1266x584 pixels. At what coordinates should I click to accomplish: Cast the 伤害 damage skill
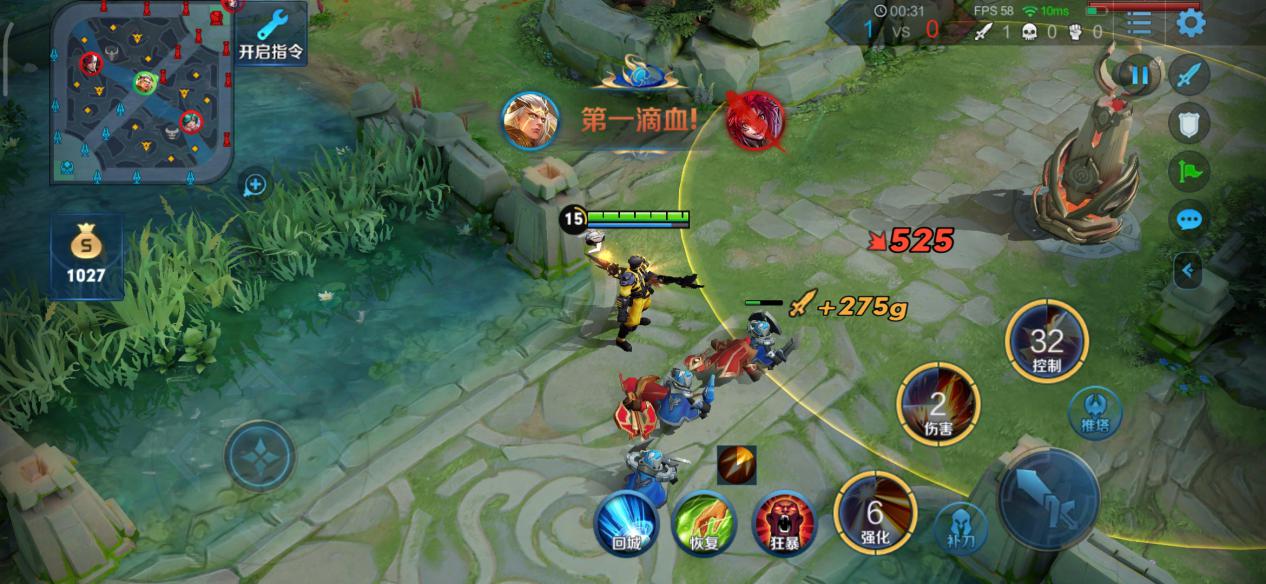tap(938, 405)
